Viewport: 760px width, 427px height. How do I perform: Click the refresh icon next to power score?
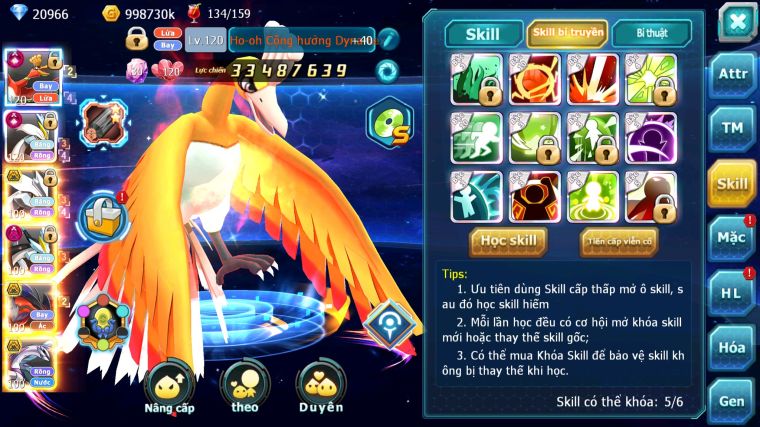(x=386, y=70)
